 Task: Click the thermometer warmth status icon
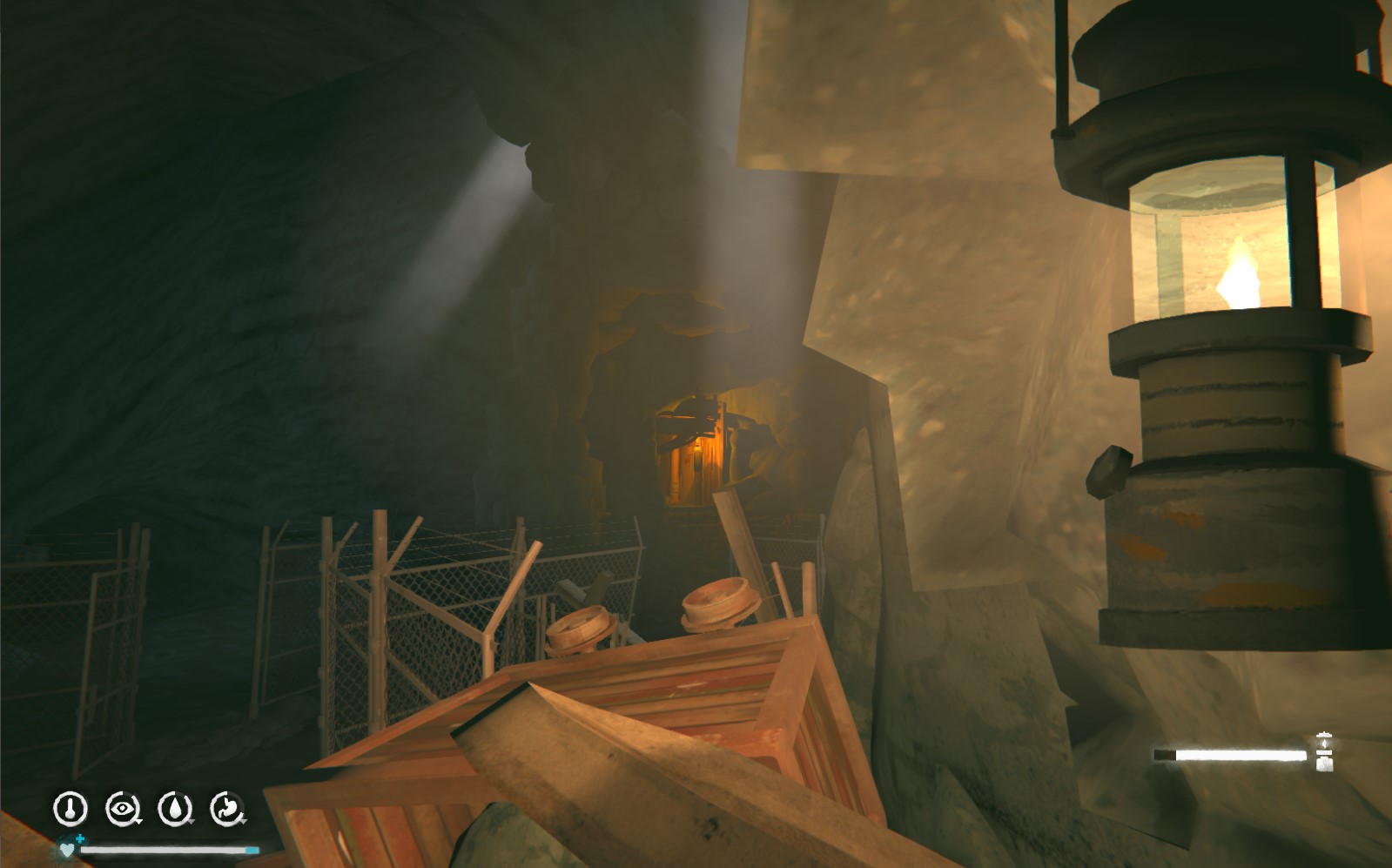71,809
